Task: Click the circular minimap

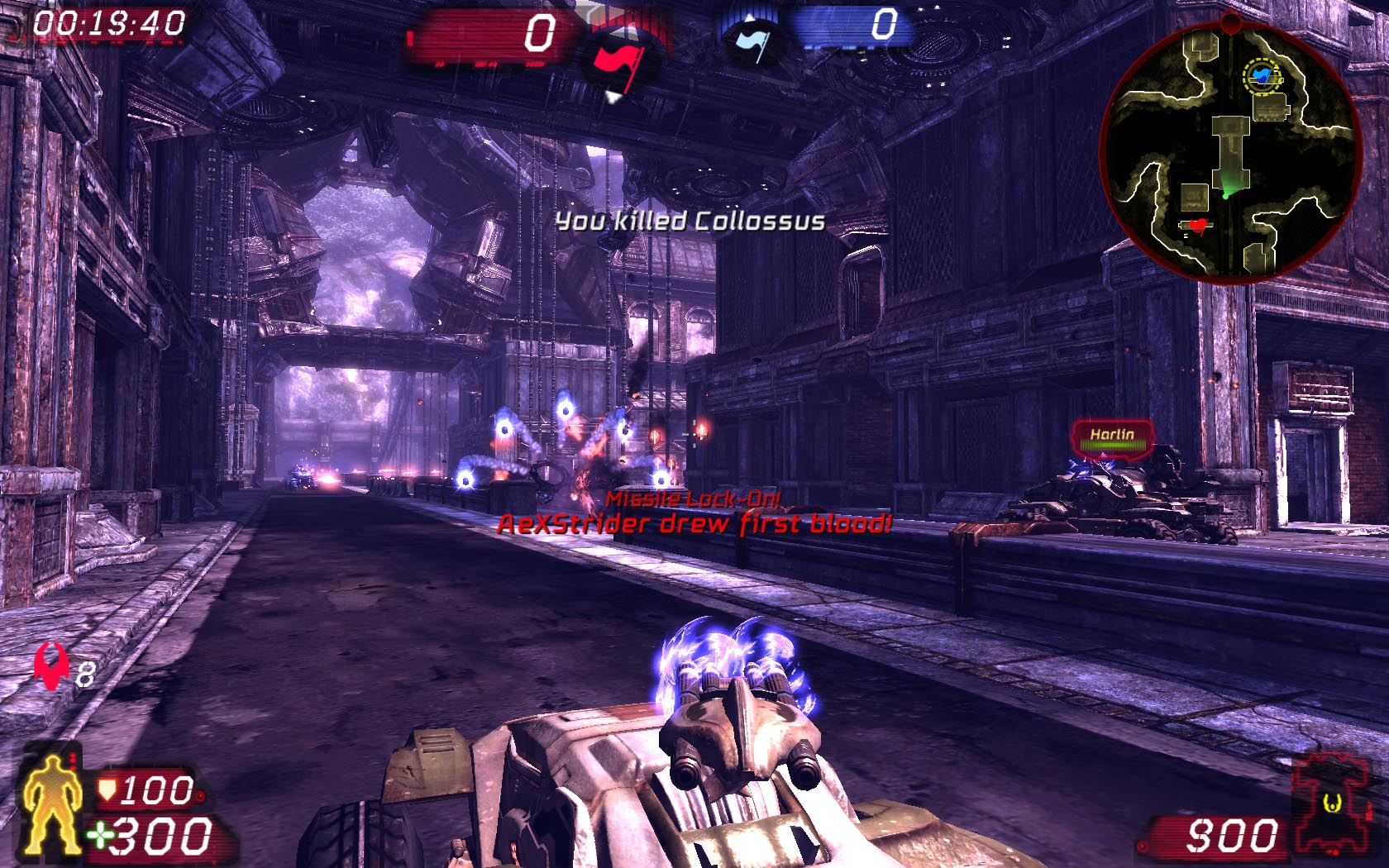Action: click(x=1231, y=151)
